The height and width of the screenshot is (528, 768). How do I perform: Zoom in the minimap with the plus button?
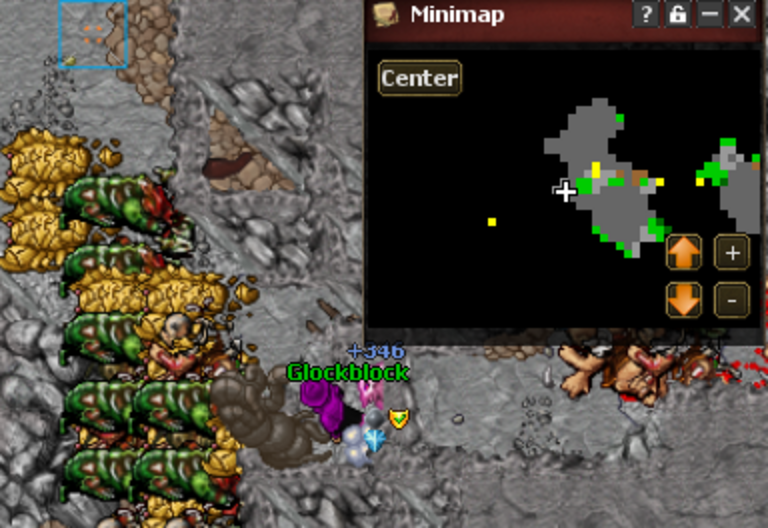pos(732,253)
